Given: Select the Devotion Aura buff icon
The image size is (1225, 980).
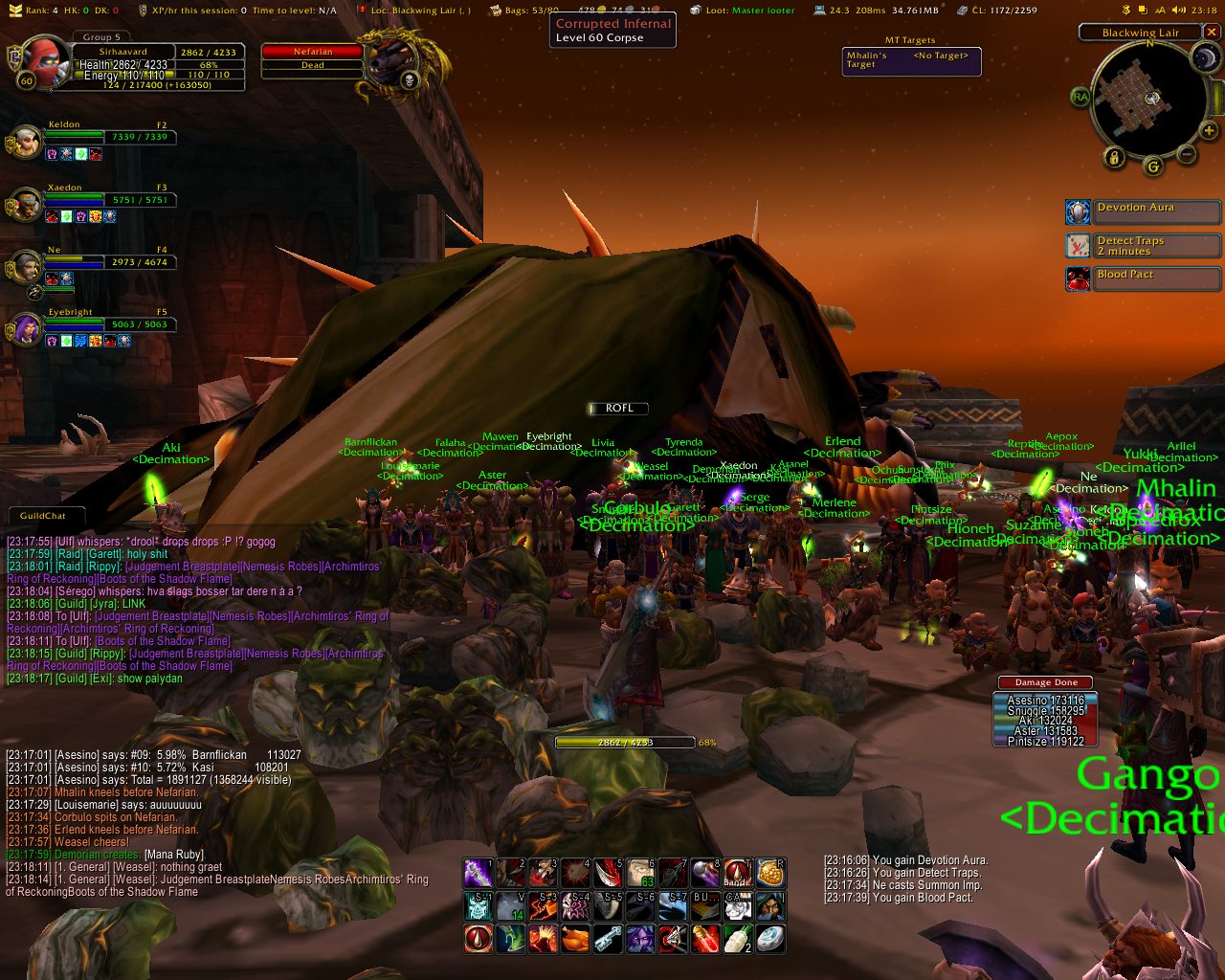Looking at the screenshot, I should (1079, 212).
